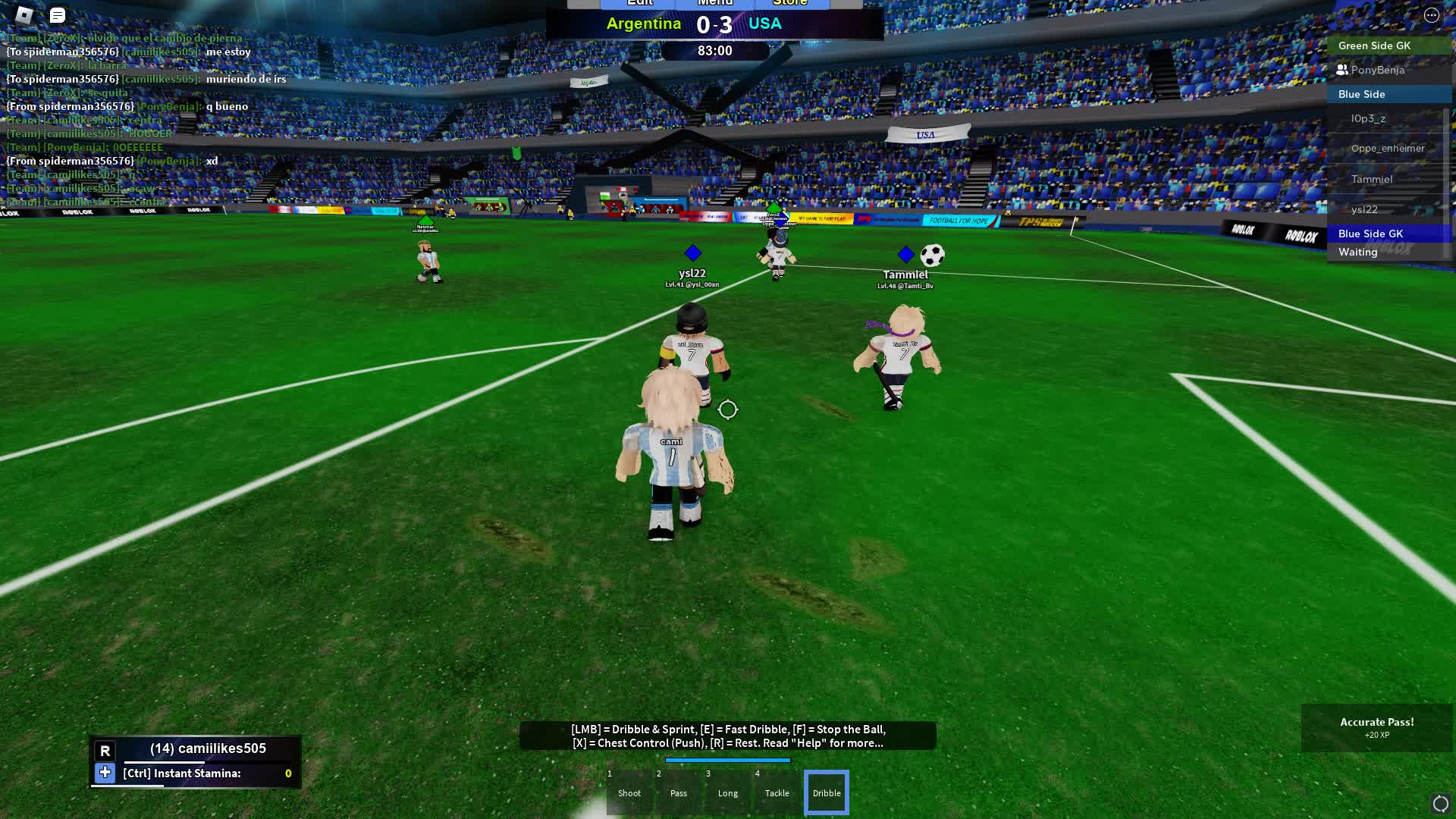Image resolution: width=1456 pixels, height=819 pixels.
Task: Toggle the Roblox chat window icon
Action: 58,15
